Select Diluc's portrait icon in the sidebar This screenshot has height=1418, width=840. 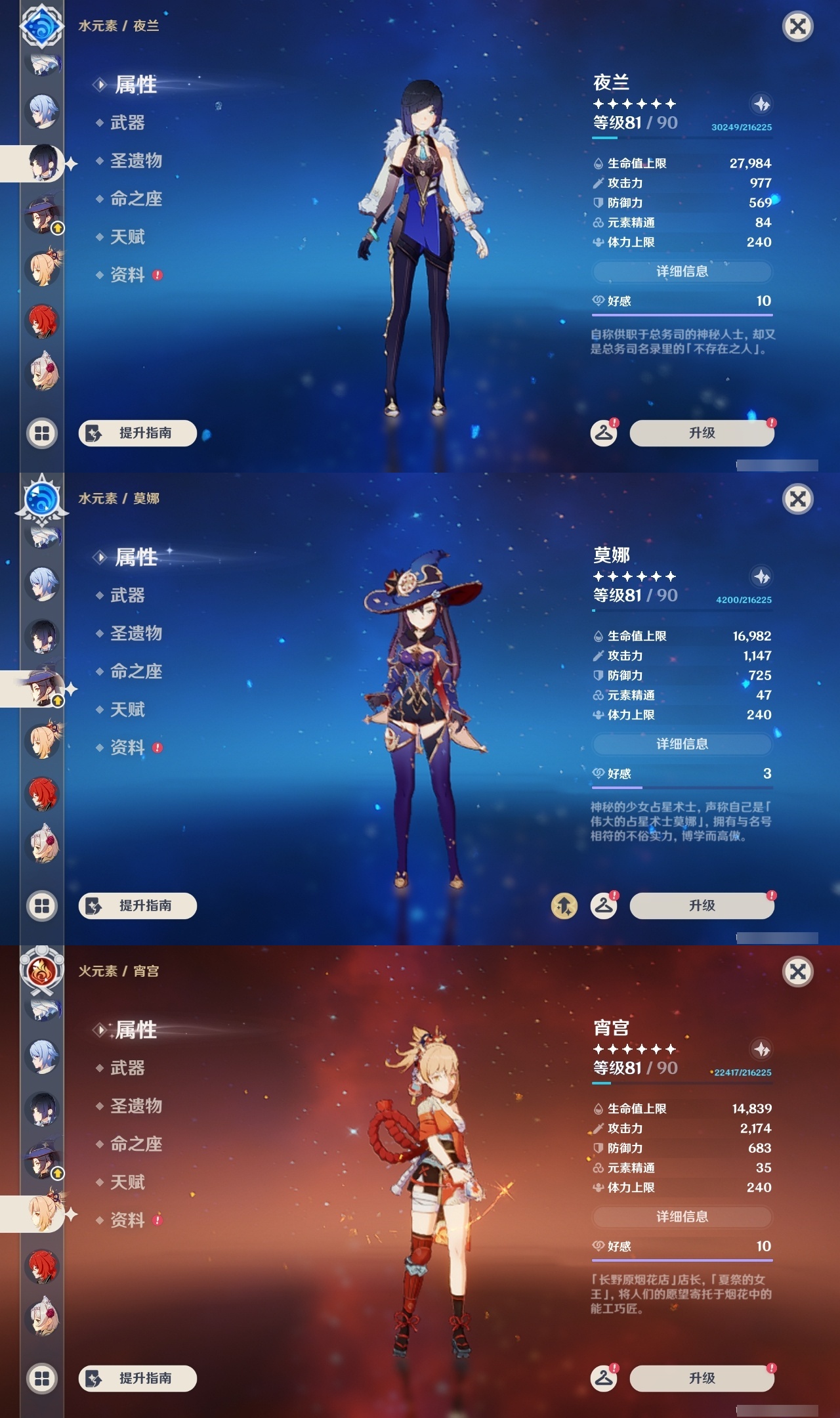41,320
